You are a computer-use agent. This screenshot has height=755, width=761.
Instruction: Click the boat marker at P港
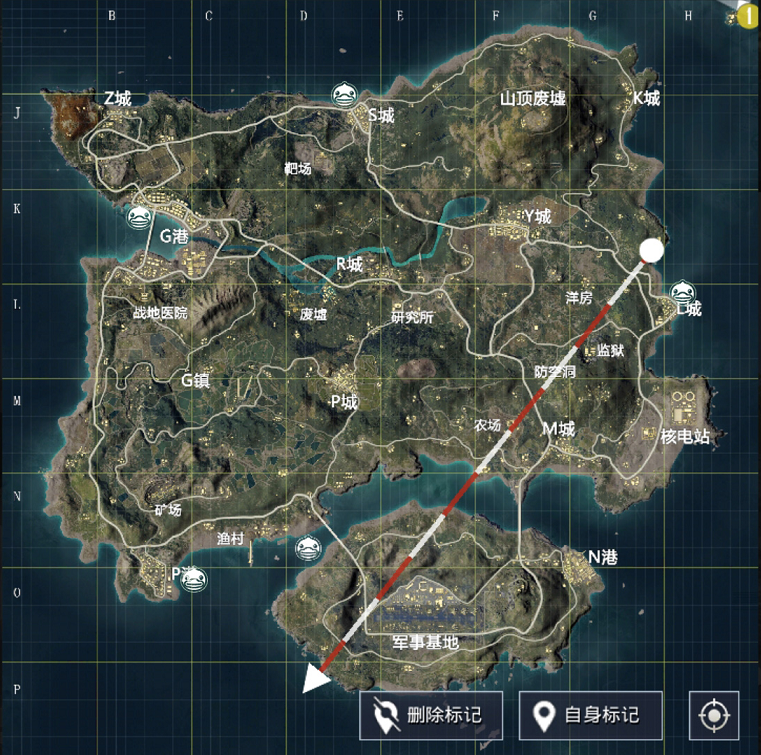coord(192,576)
